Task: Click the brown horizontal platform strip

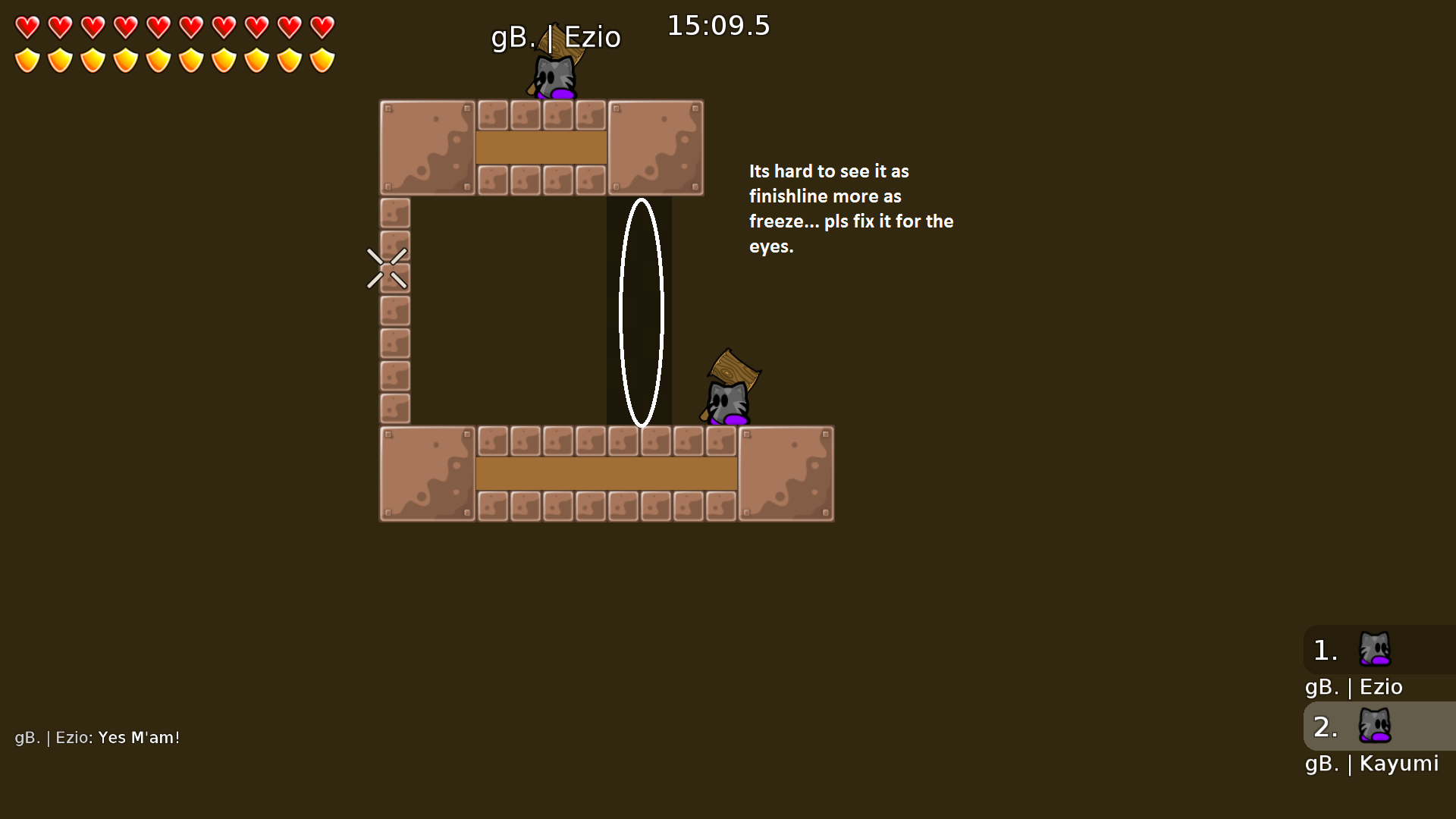Action: pos(605,473)
